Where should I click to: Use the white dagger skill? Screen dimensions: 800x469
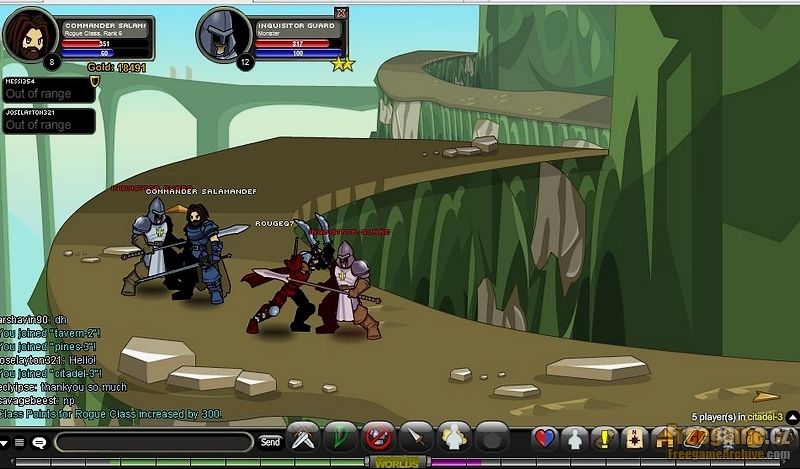coord(414,438)
